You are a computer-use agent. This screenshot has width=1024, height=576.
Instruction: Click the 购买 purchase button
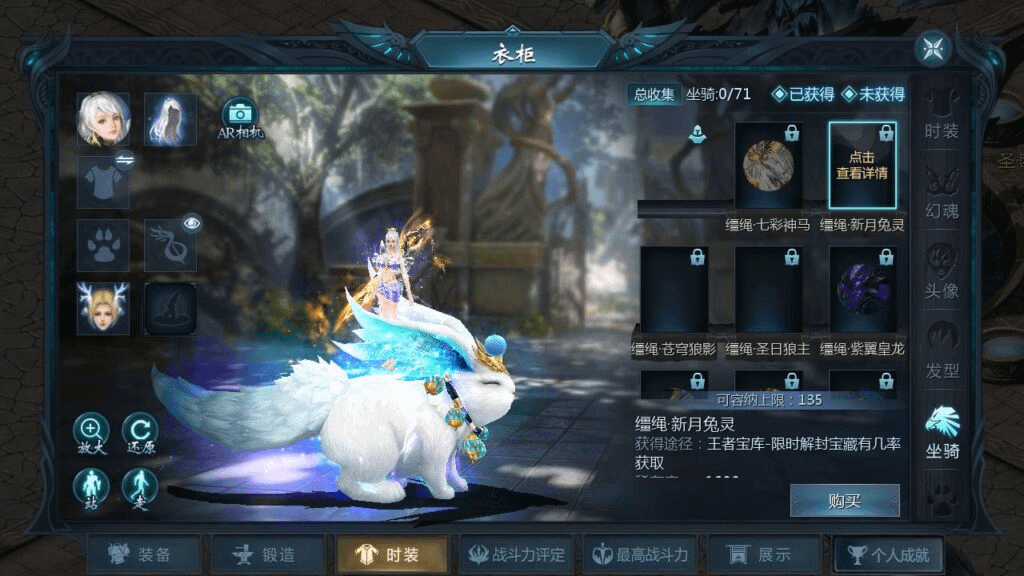pos(844,501)
